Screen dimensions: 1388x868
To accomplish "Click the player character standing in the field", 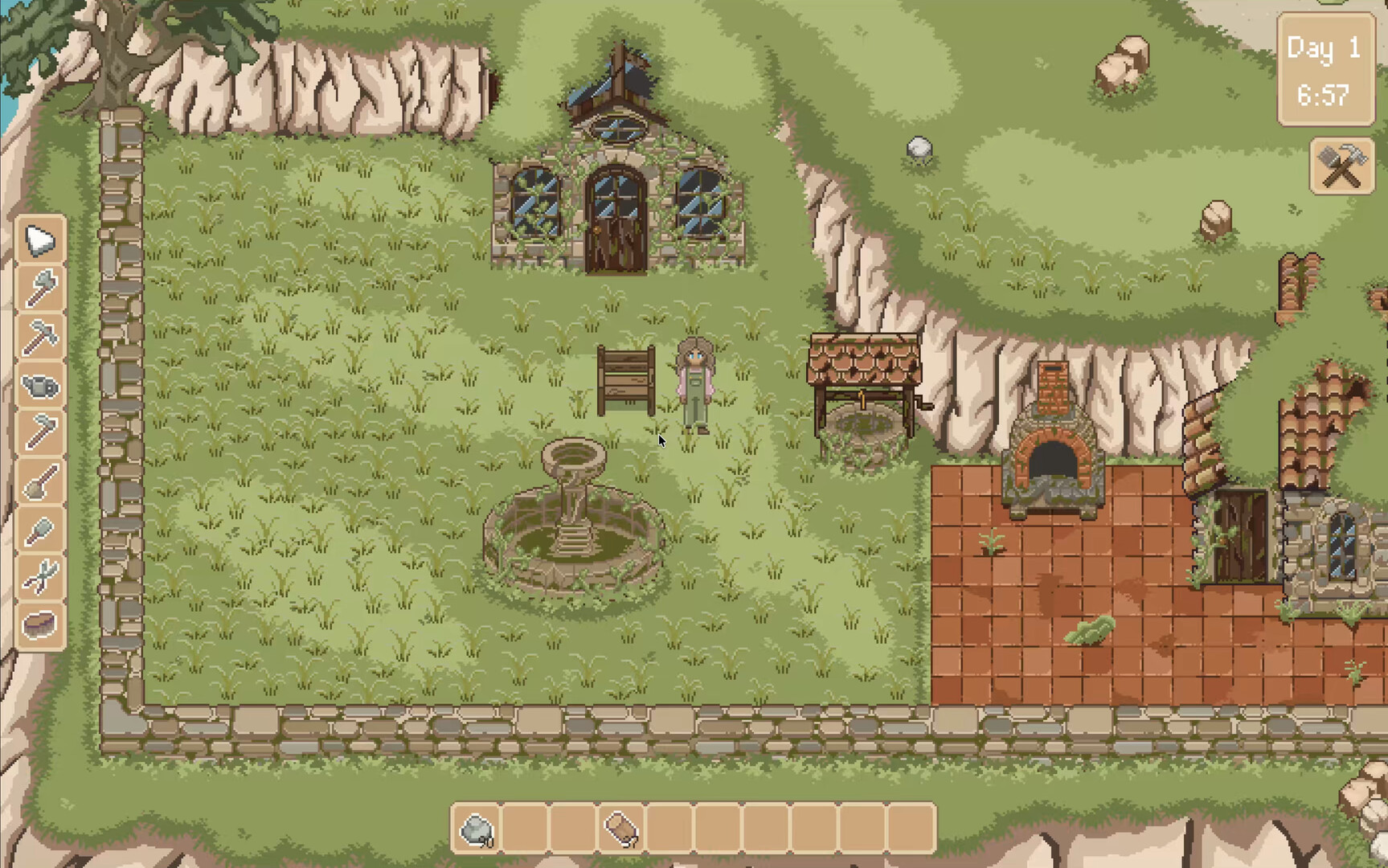I will (696, 386).
